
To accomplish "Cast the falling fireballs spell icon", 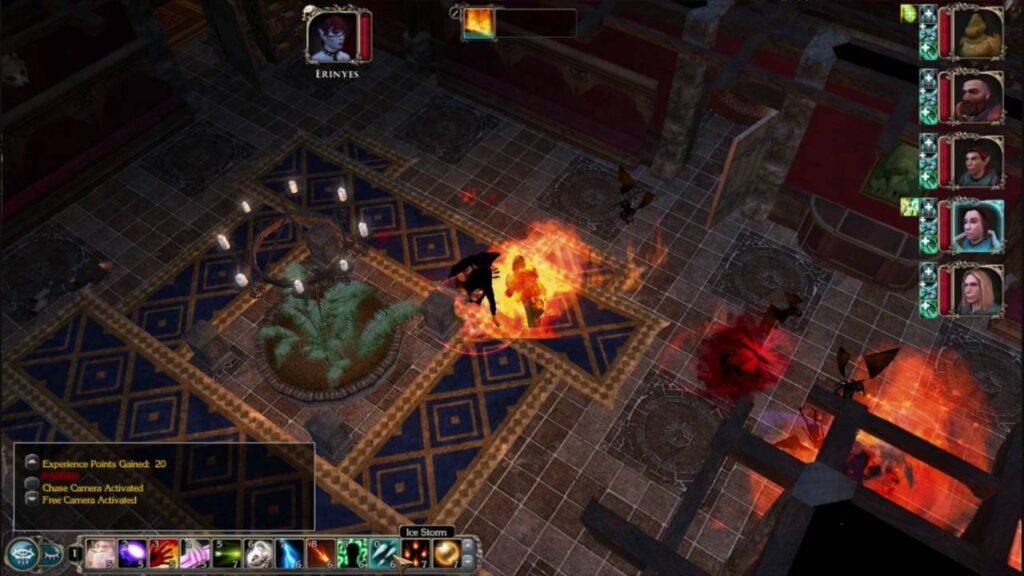I will [x=414, y=553].
